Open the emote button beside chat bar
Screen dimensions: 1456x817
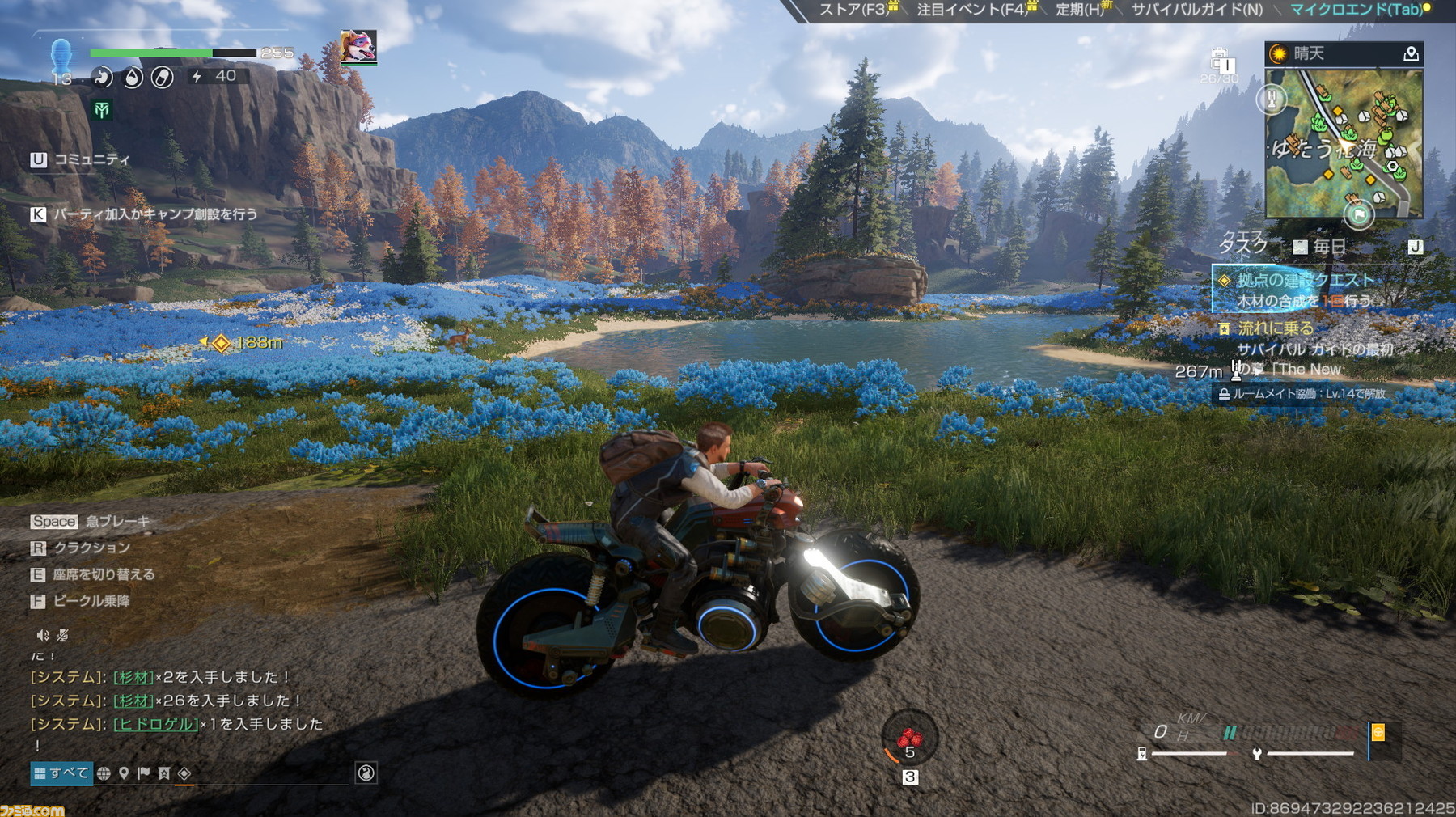366,773
